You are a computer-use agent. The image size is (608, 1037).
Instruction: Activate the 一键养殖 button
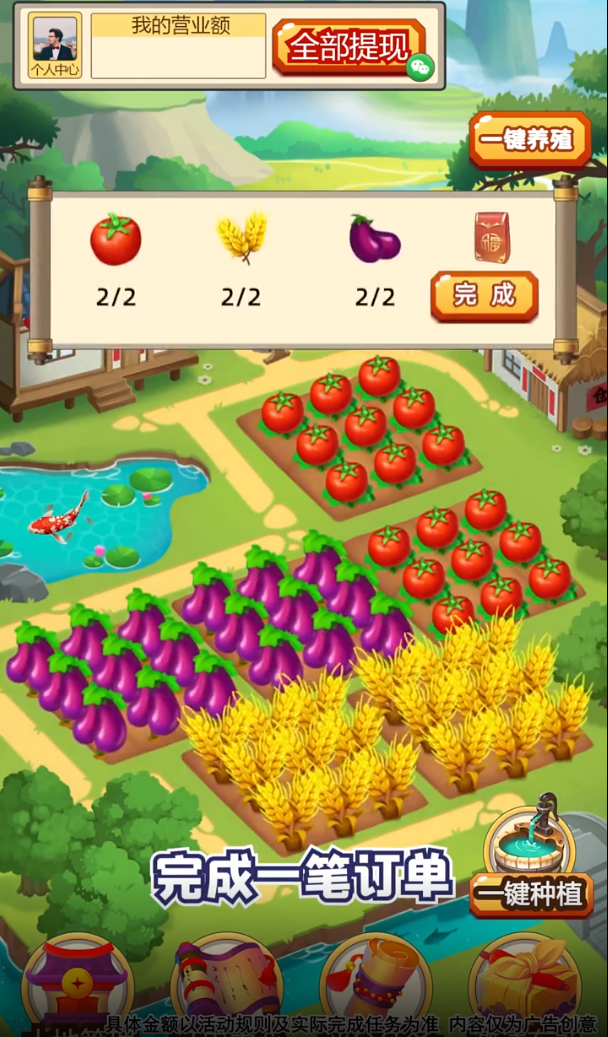[529, 140]
